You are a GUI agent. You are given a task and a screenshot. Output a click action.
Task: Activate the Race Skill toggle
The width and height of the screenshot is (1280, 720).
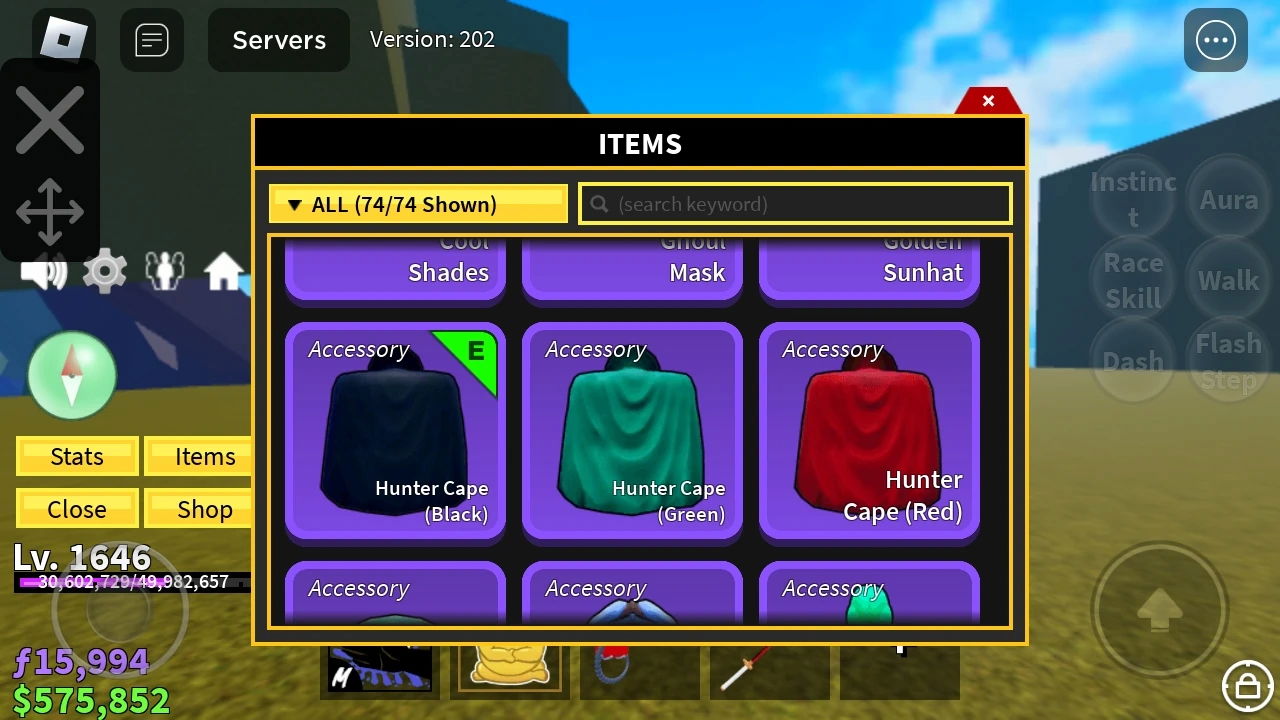[1132, 280]
